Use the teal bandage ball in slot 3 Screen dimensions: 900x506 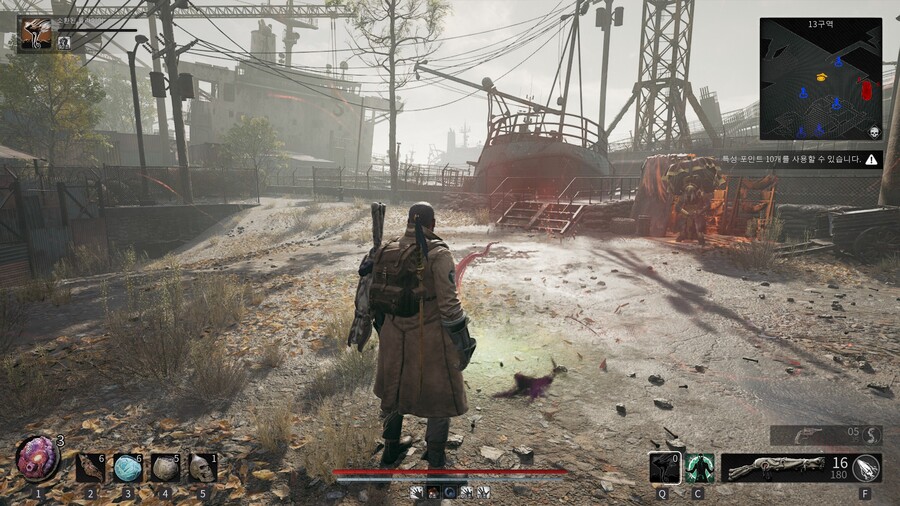tap(127, 467)
